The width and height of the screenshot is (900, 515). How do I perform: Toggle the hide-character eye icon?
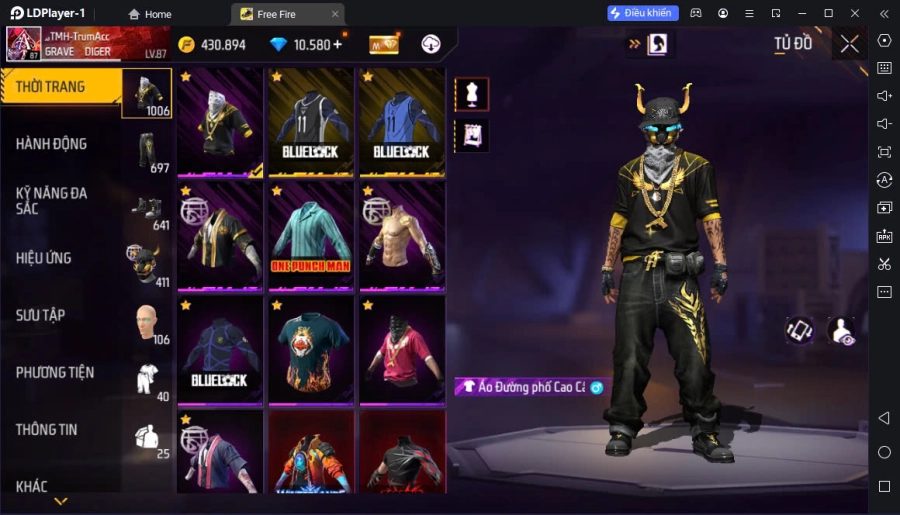842,332
